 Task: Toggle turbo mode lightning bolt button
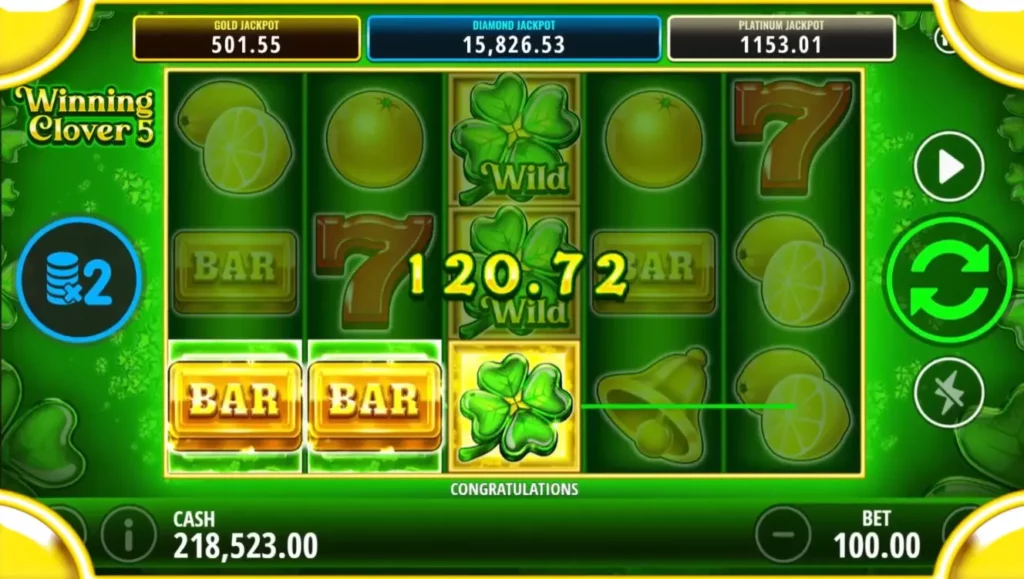(x=948, y=391)
